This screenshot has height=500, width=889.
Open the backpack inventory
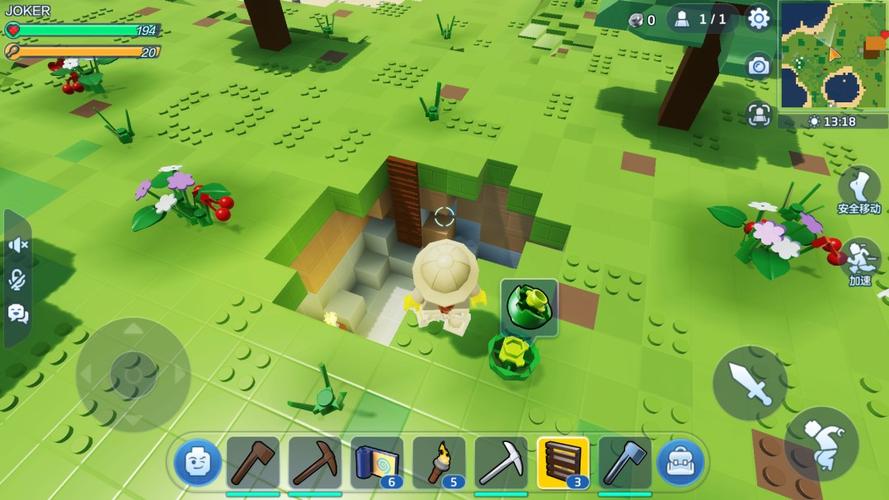click(681, 463)
